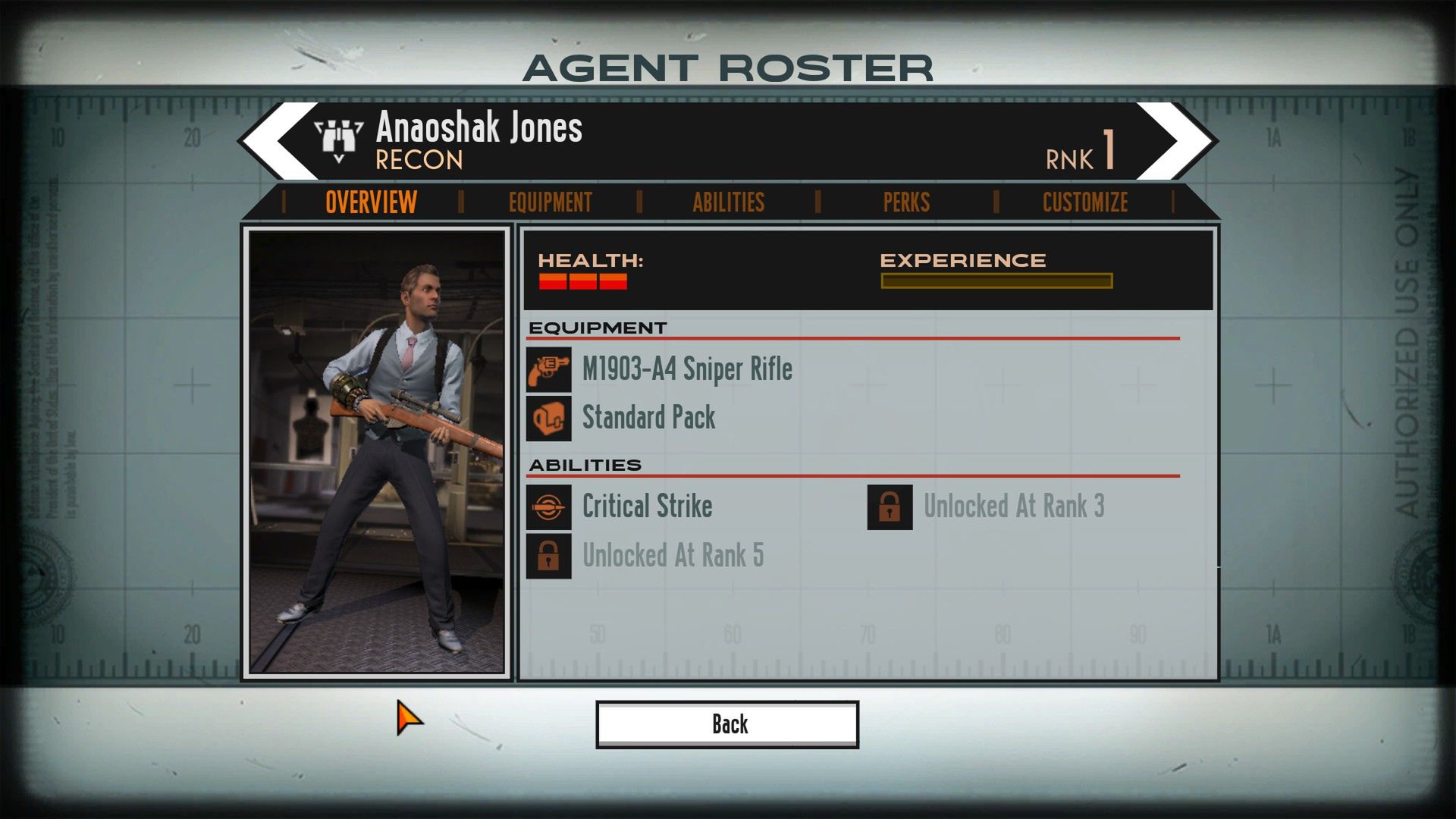Select the M1903-A4 Sniper Rifle entry
1456x819 pixels.
coord(686,369)
